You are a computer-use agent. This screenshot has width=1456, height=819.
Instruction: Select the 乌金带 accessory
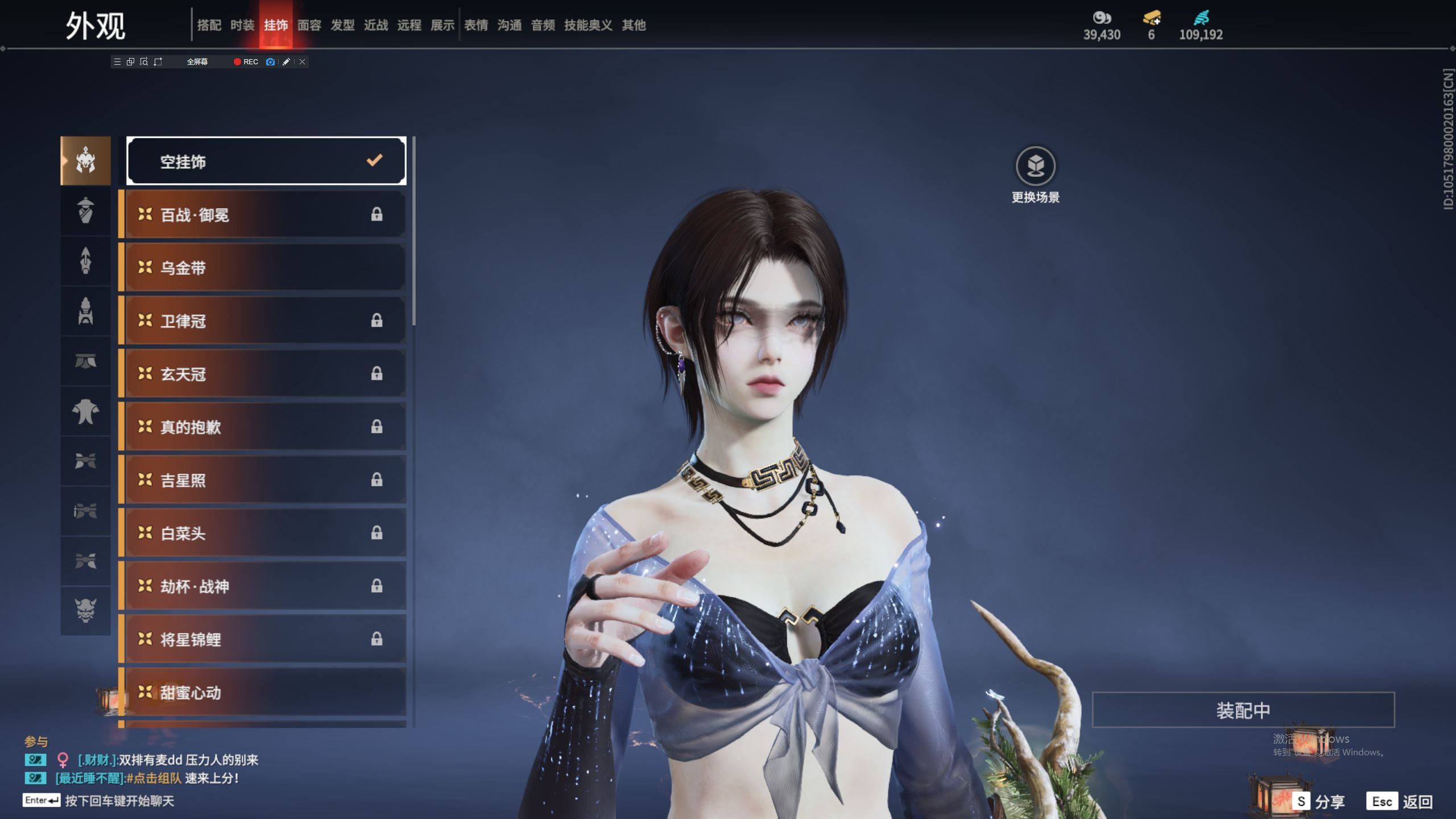pos(265,268)
